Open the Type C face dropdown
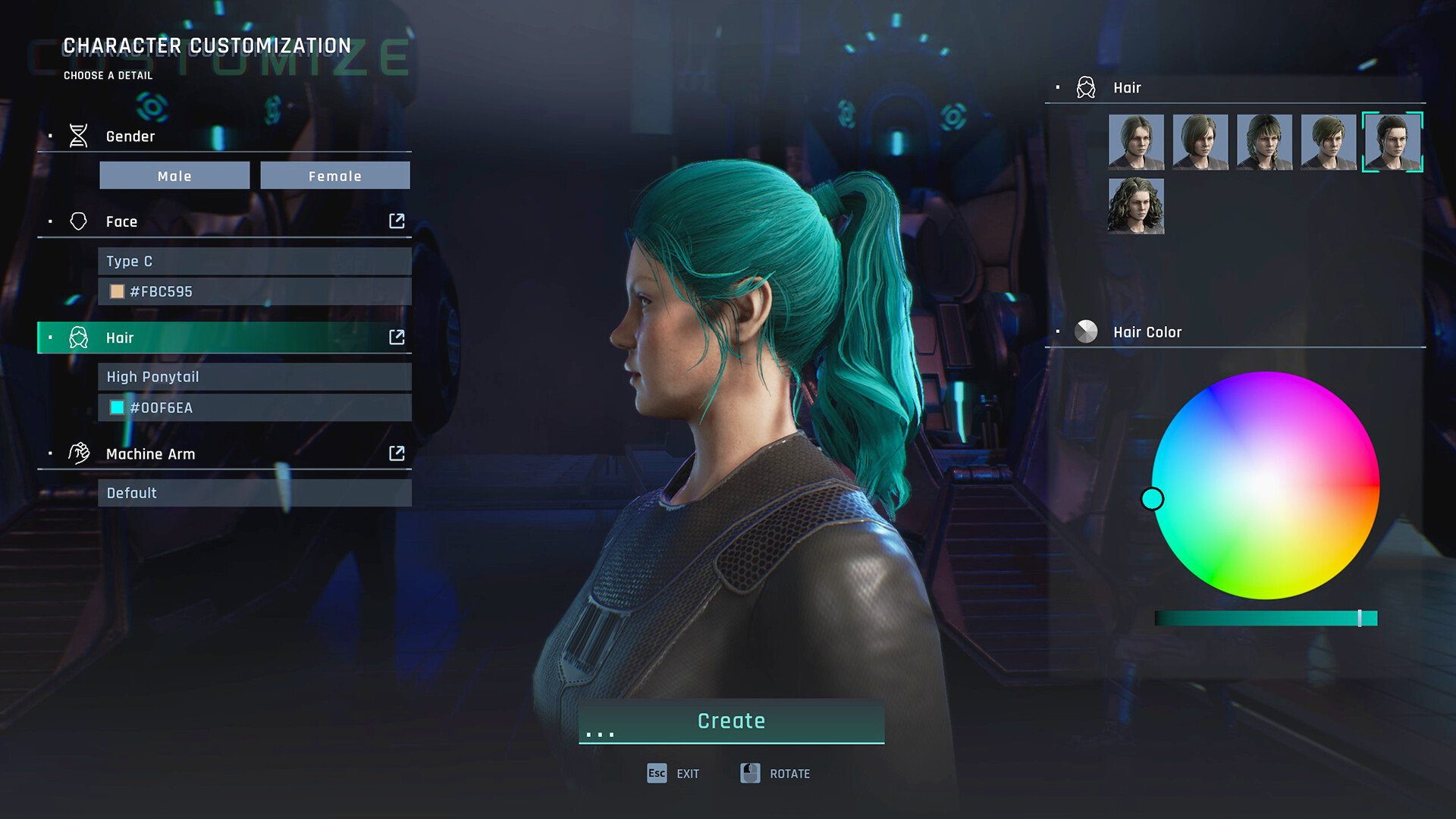Screen dimensions: 1456x819 click(x=255, y=261)
